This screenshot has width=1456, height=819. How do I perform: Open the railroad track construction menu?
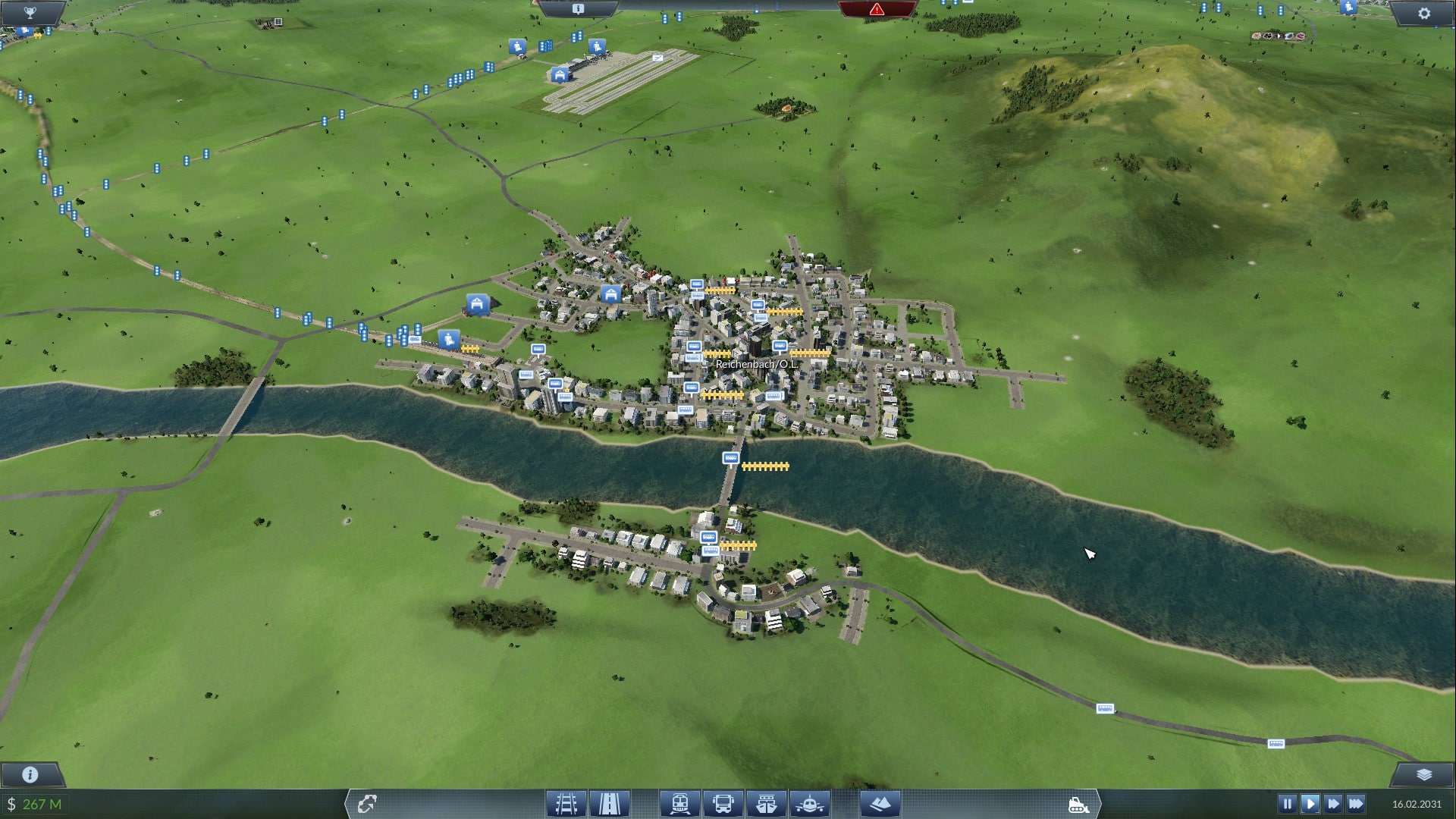566,804
